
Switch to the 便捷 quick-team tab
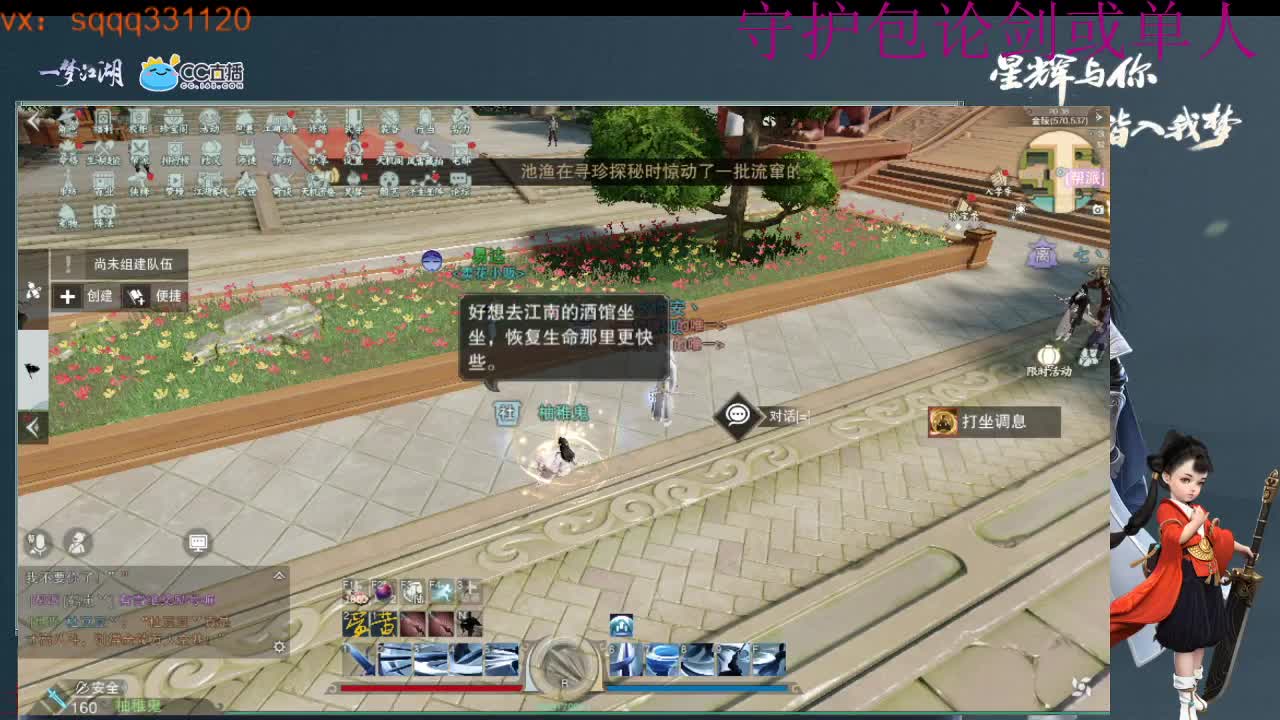[165, 297]
